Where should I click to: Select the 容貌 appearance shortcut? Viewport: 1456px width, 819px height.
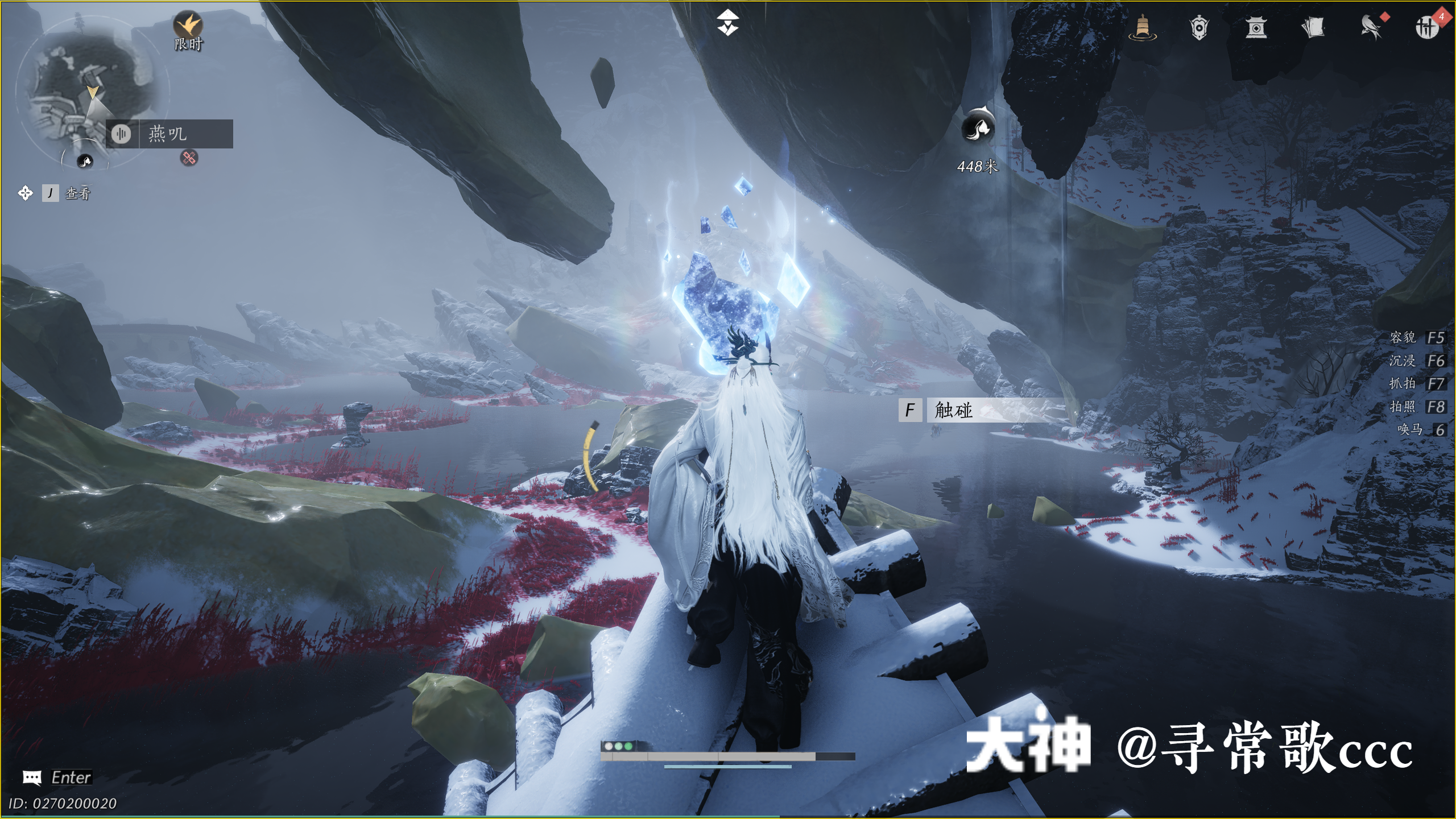(1416, 338)
